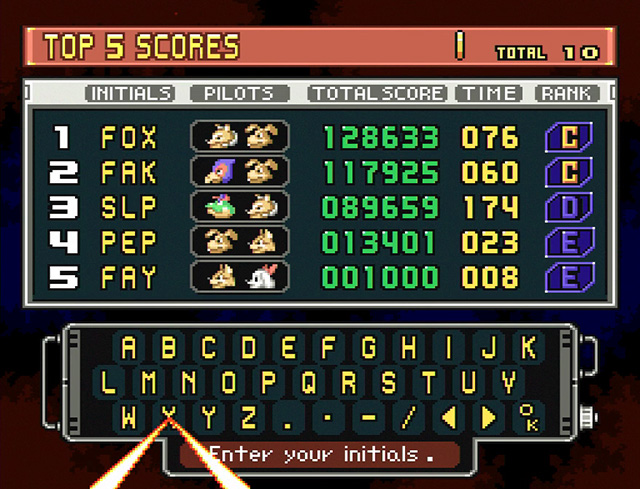Choose the letter S key

point(388,382)
